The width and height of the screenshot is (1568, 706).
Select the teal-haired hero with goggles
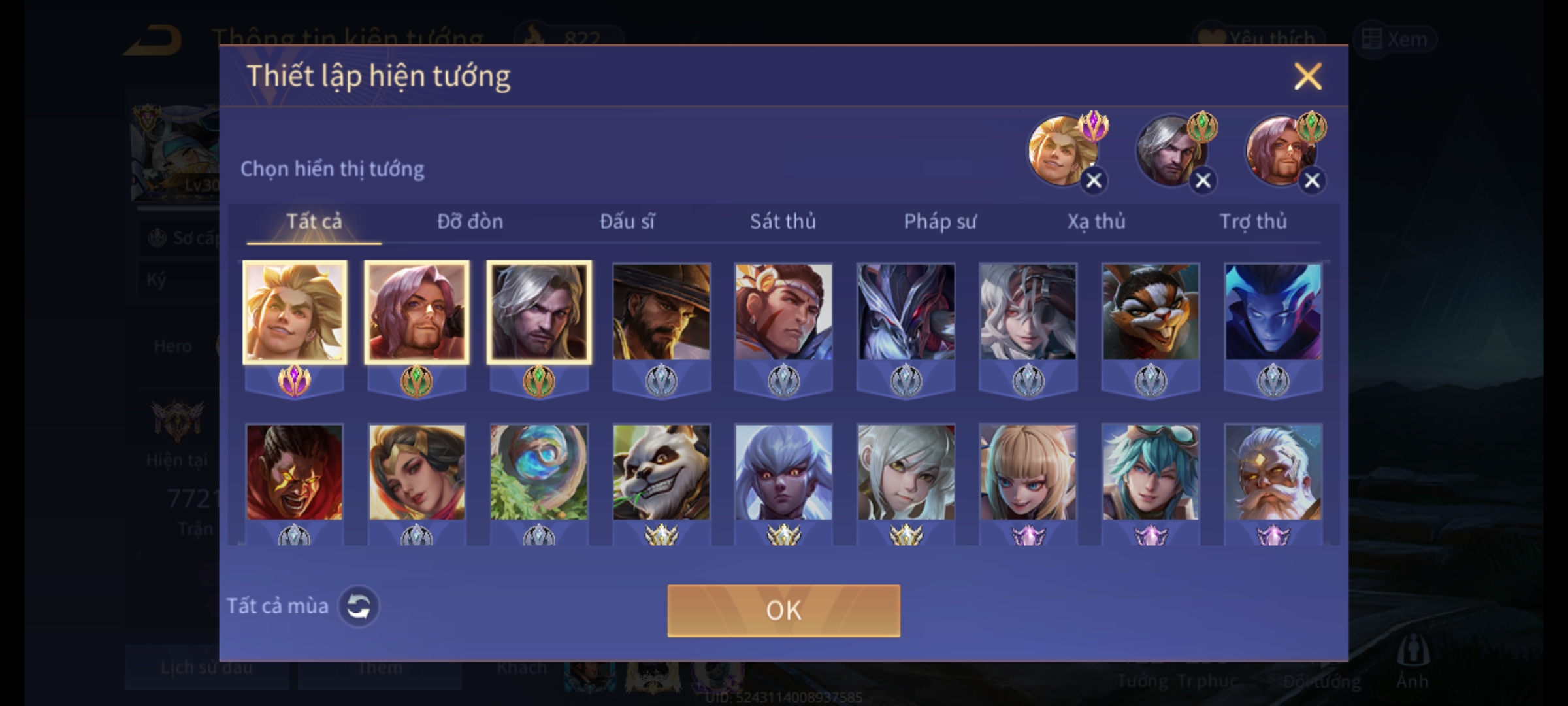click(x=1151, y=472)
